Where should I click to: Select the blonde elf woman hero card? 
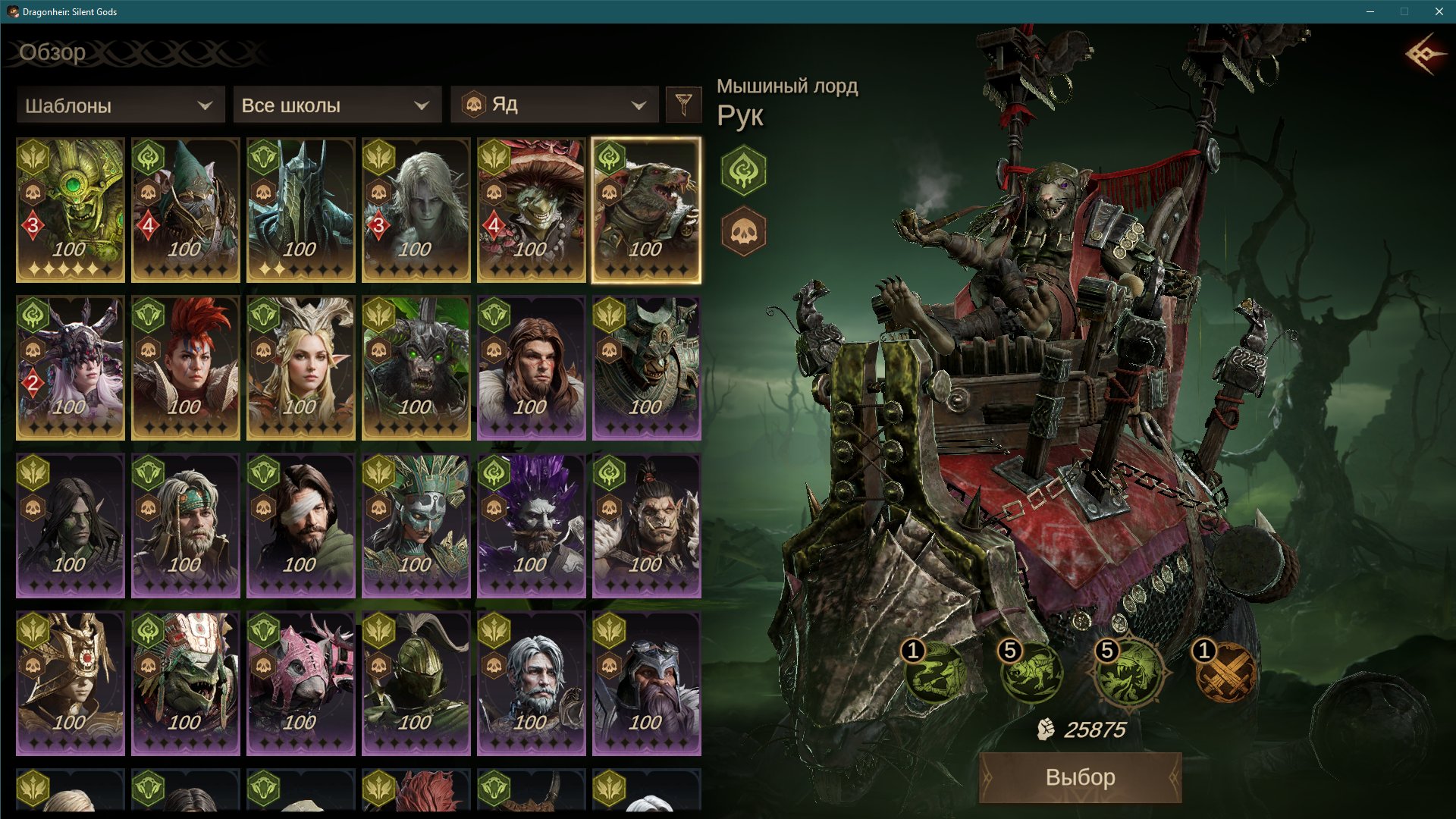pyautogui.click(x=301, y=368)
